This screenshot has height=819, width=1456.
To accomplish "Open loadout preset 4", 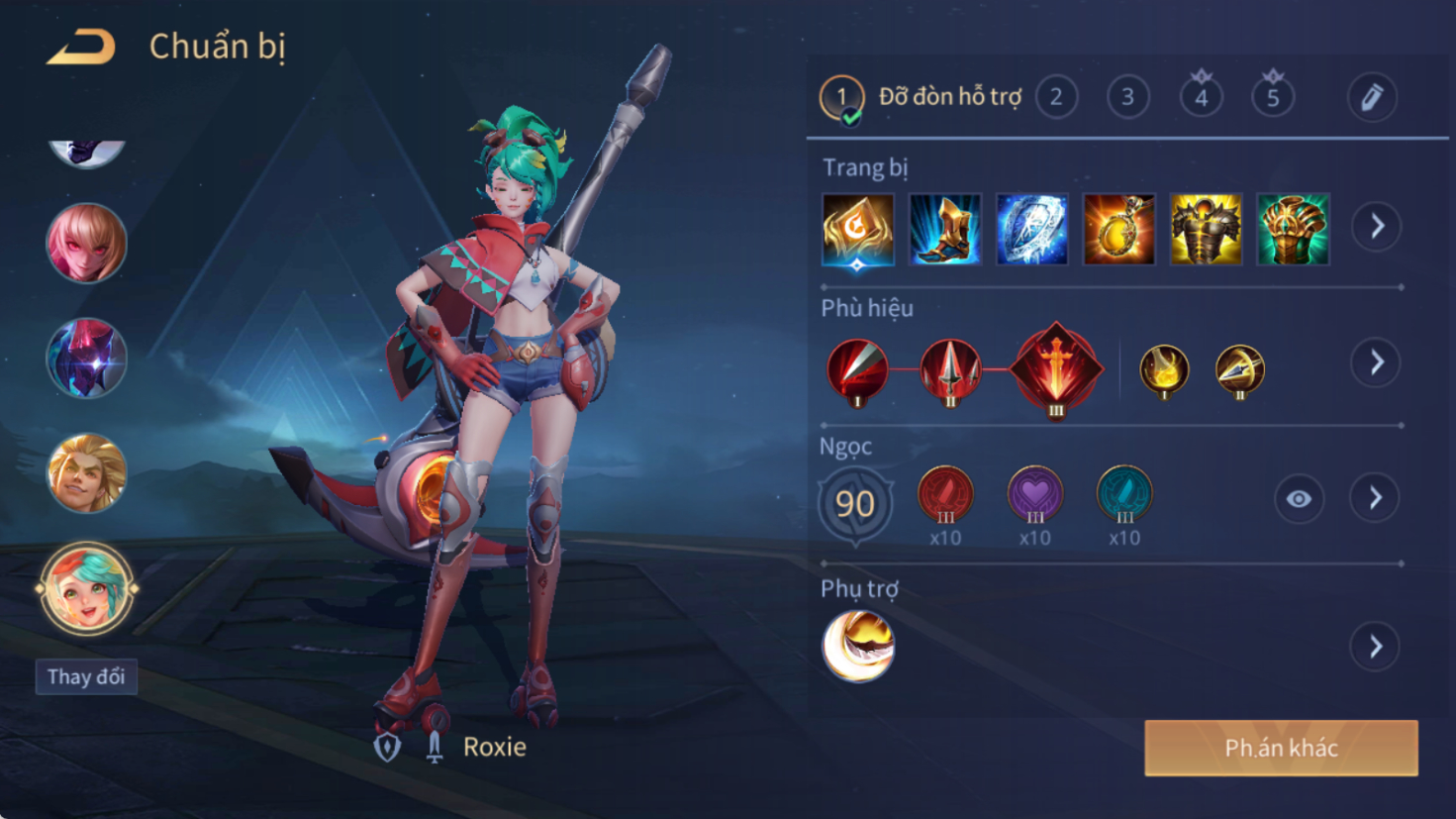I will point(1201,97).
